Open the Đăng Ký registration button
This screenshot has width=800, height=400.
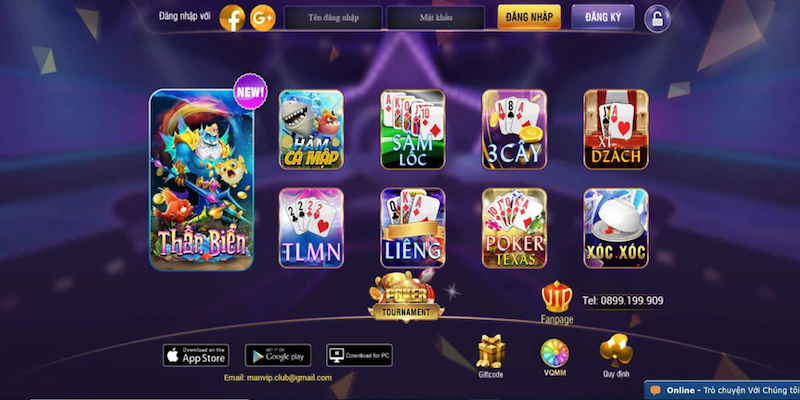(x=603, y=17)
